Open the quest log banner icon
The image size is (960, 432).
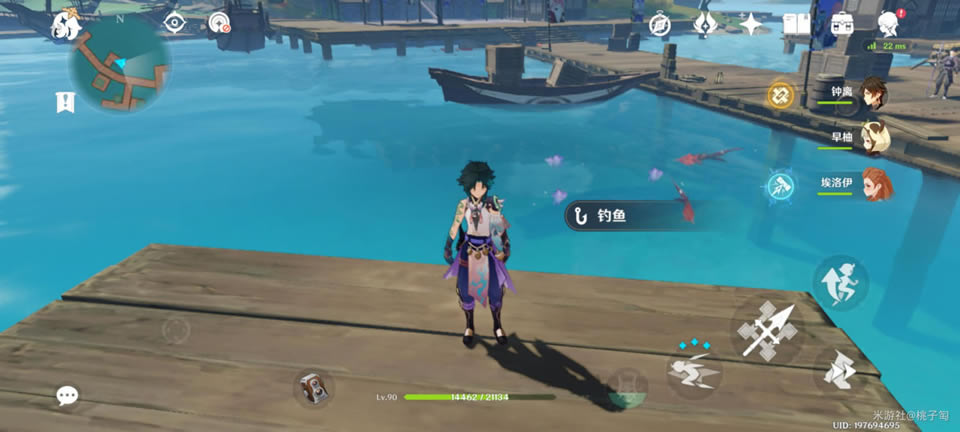(66, 102)
